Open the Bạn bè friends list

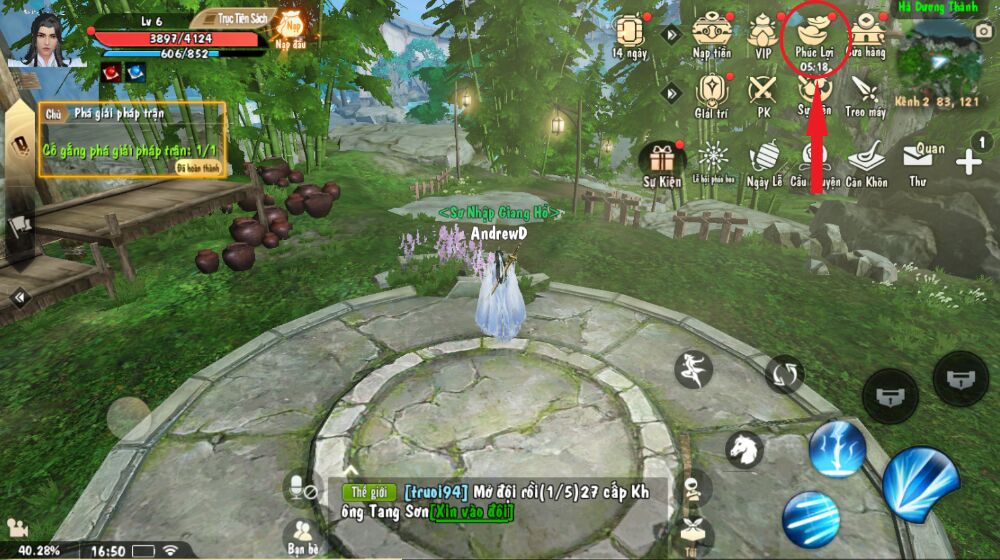point(301,537)
